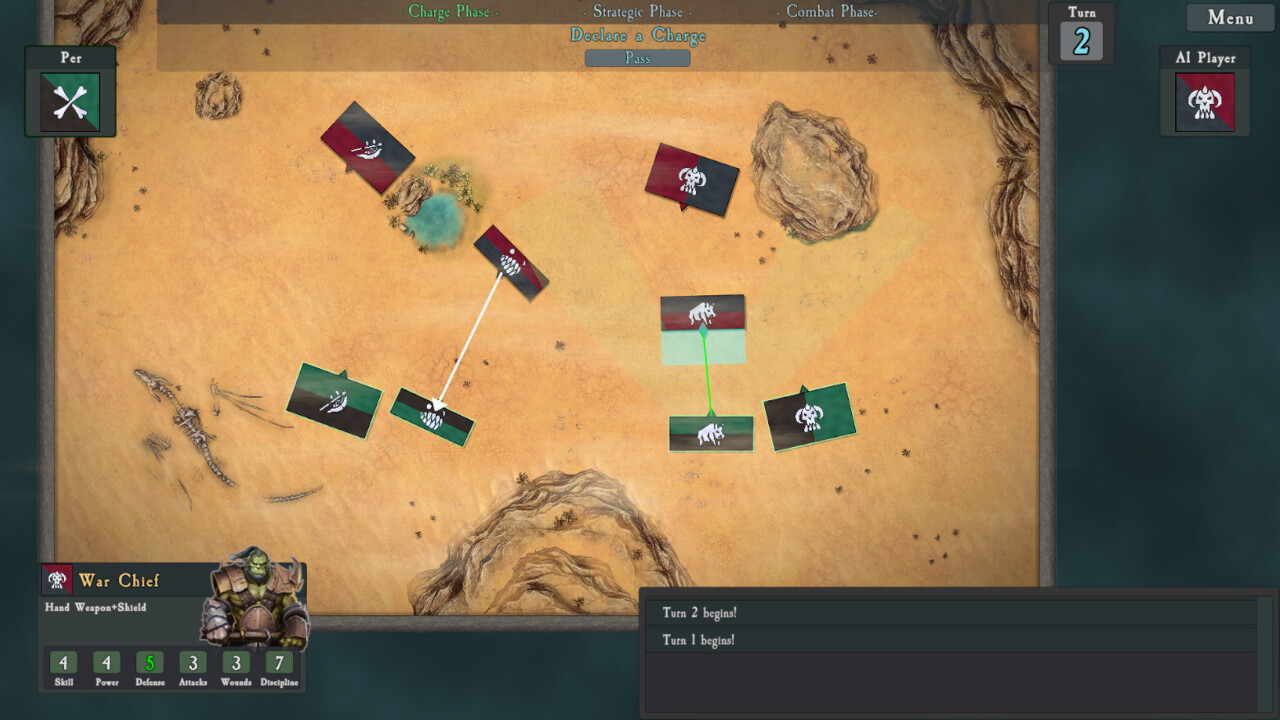Click the AI Player orc skull emblem
The width and height of the screenshot is (1280, 720).
(x=1204, y=102)
